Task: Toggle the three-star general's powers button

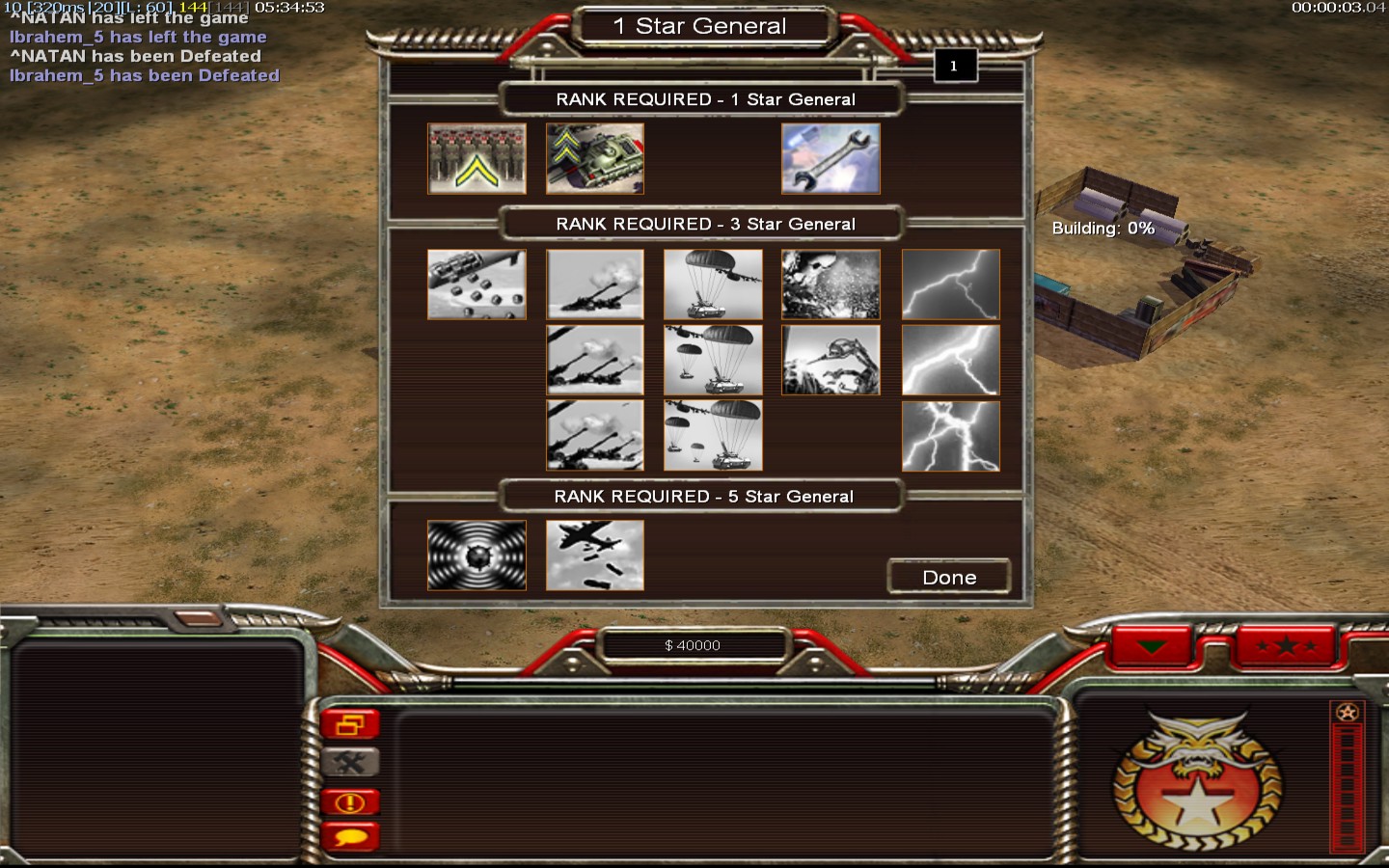Action: pyautogui.click(x=1286, y=646)
